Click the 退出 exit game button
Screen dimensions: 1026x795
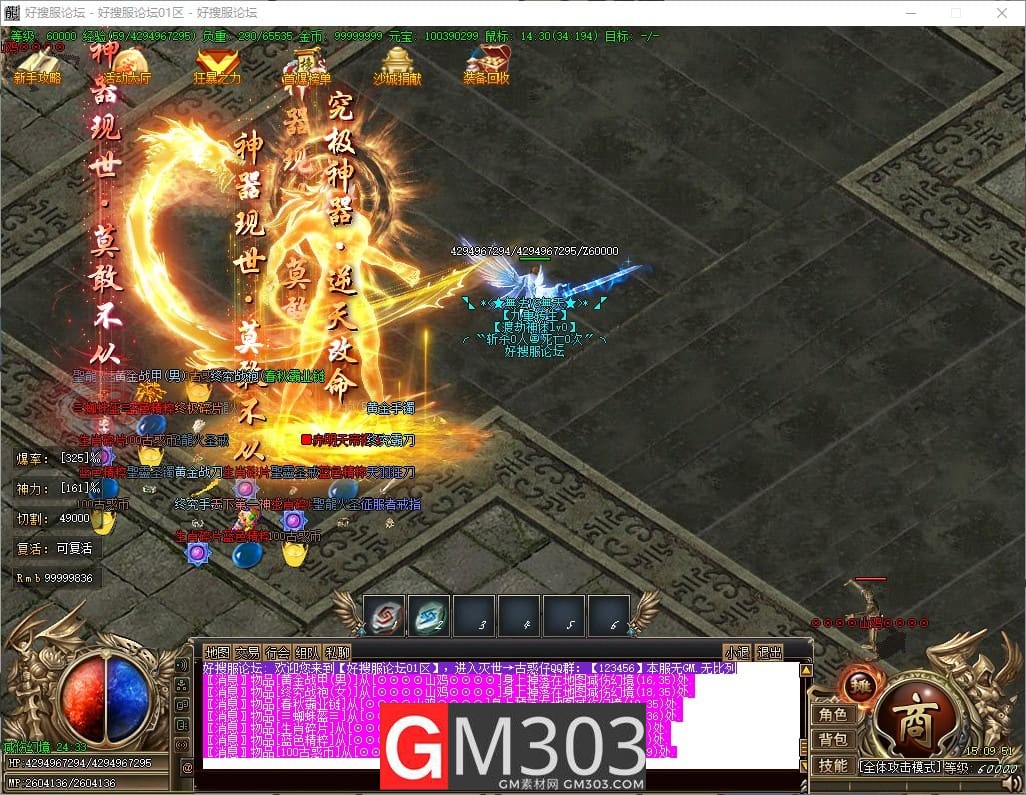pyautogui.click(x=769, y=652)
